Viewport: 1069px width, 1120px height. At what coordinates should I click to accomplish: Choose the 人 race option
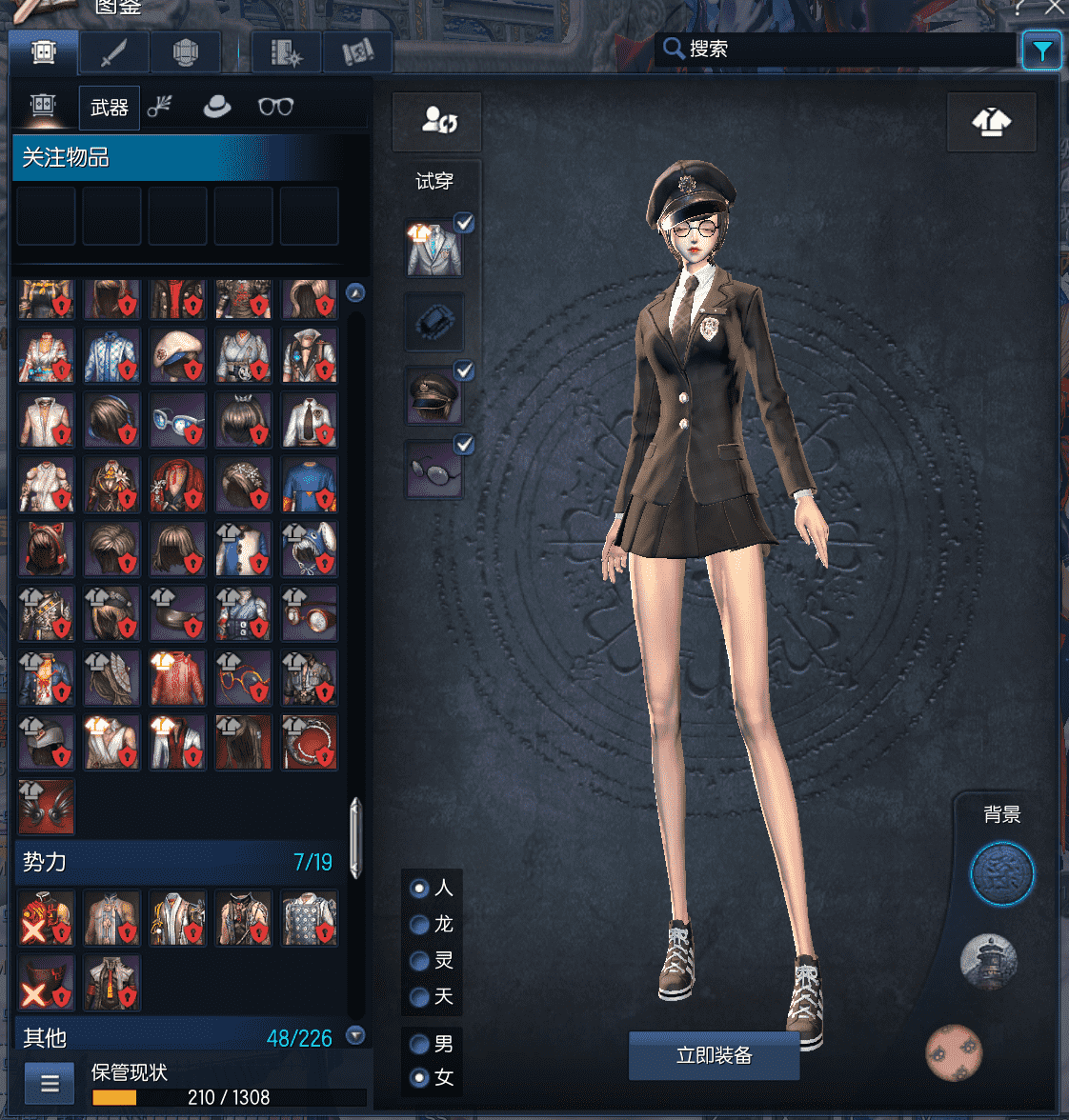tap(419, 889)
